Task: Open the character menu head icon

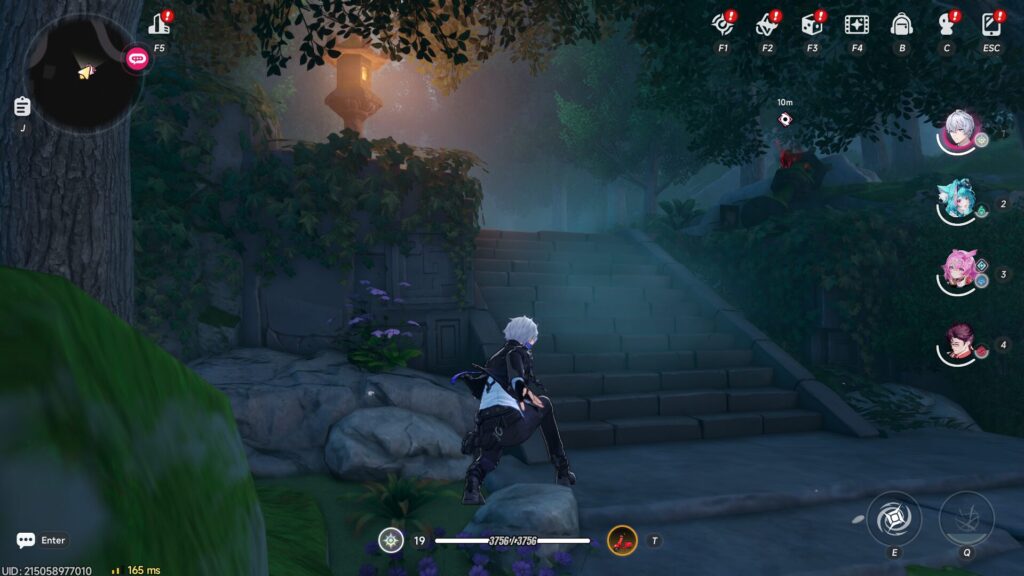Action: (946, 24)
